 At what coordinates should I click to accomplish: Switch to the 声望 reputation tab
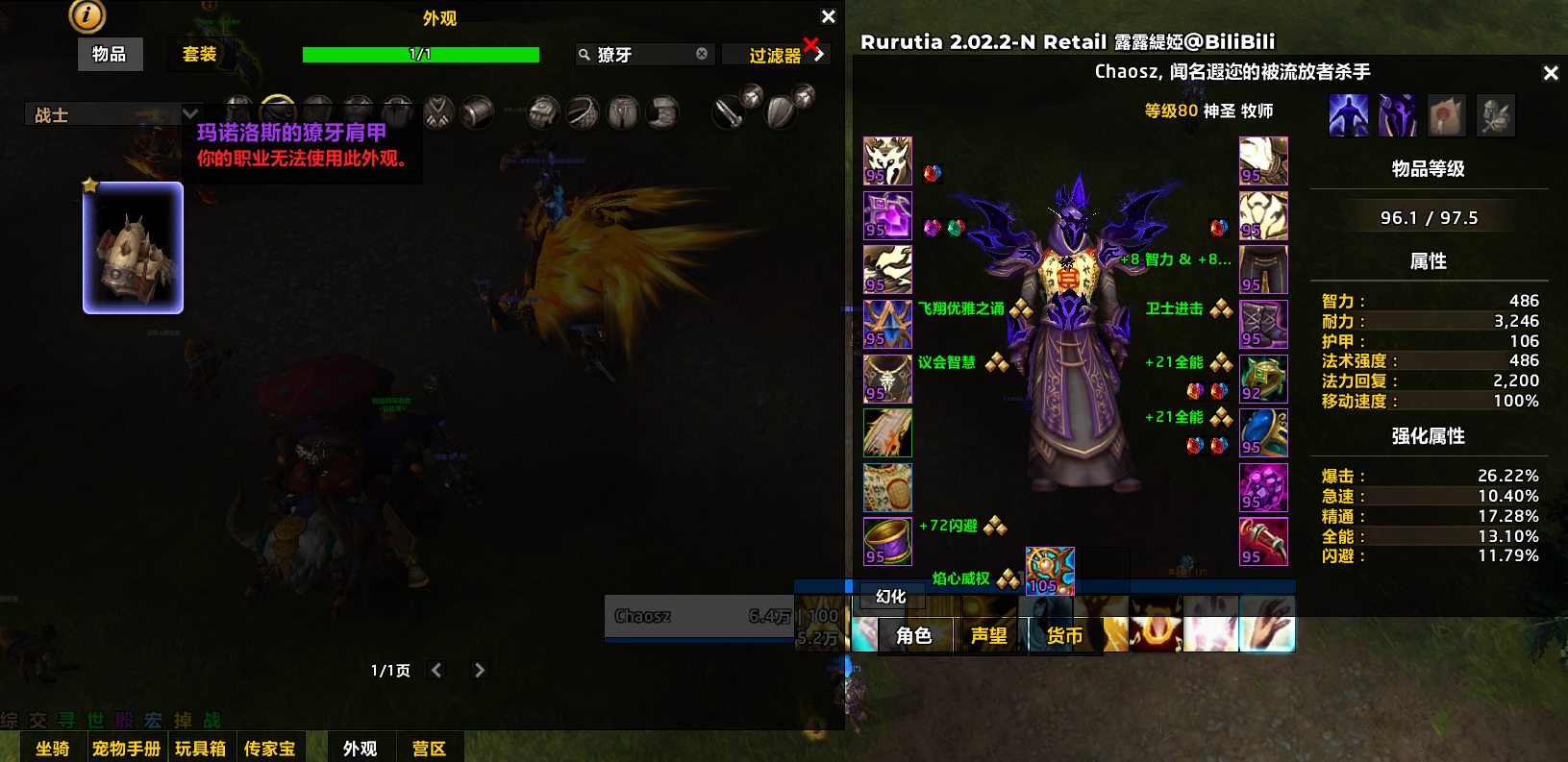tap(988, 635)
